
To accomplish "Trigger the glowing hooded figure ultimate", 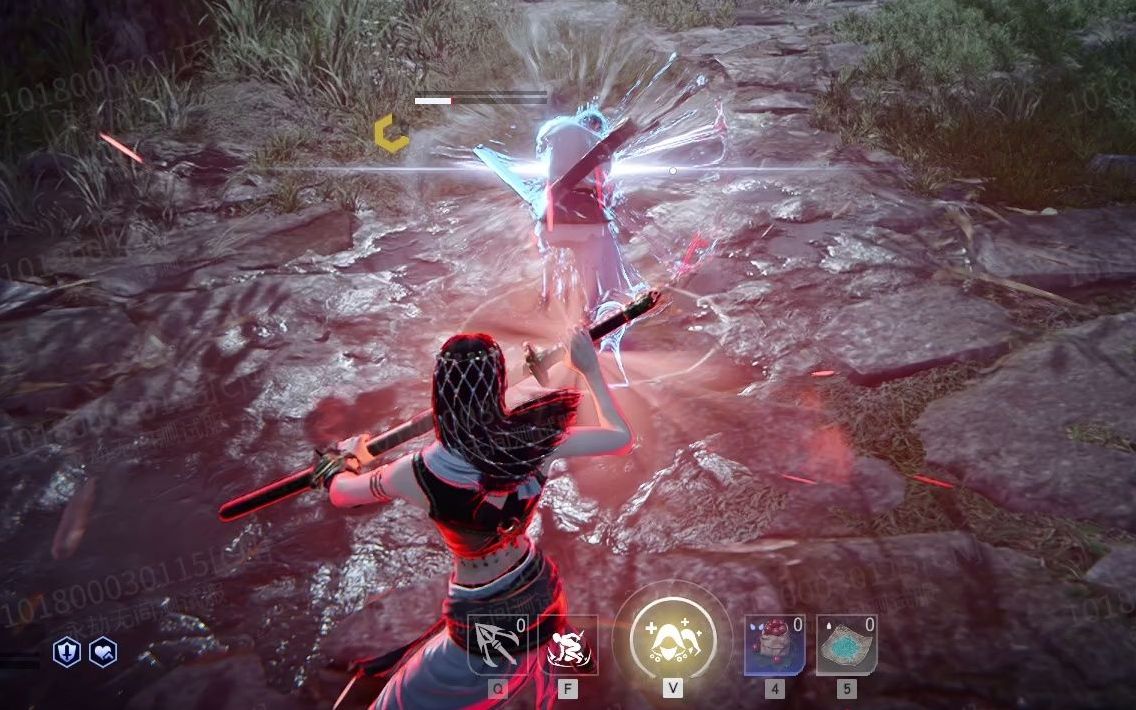I will point(672,637).
